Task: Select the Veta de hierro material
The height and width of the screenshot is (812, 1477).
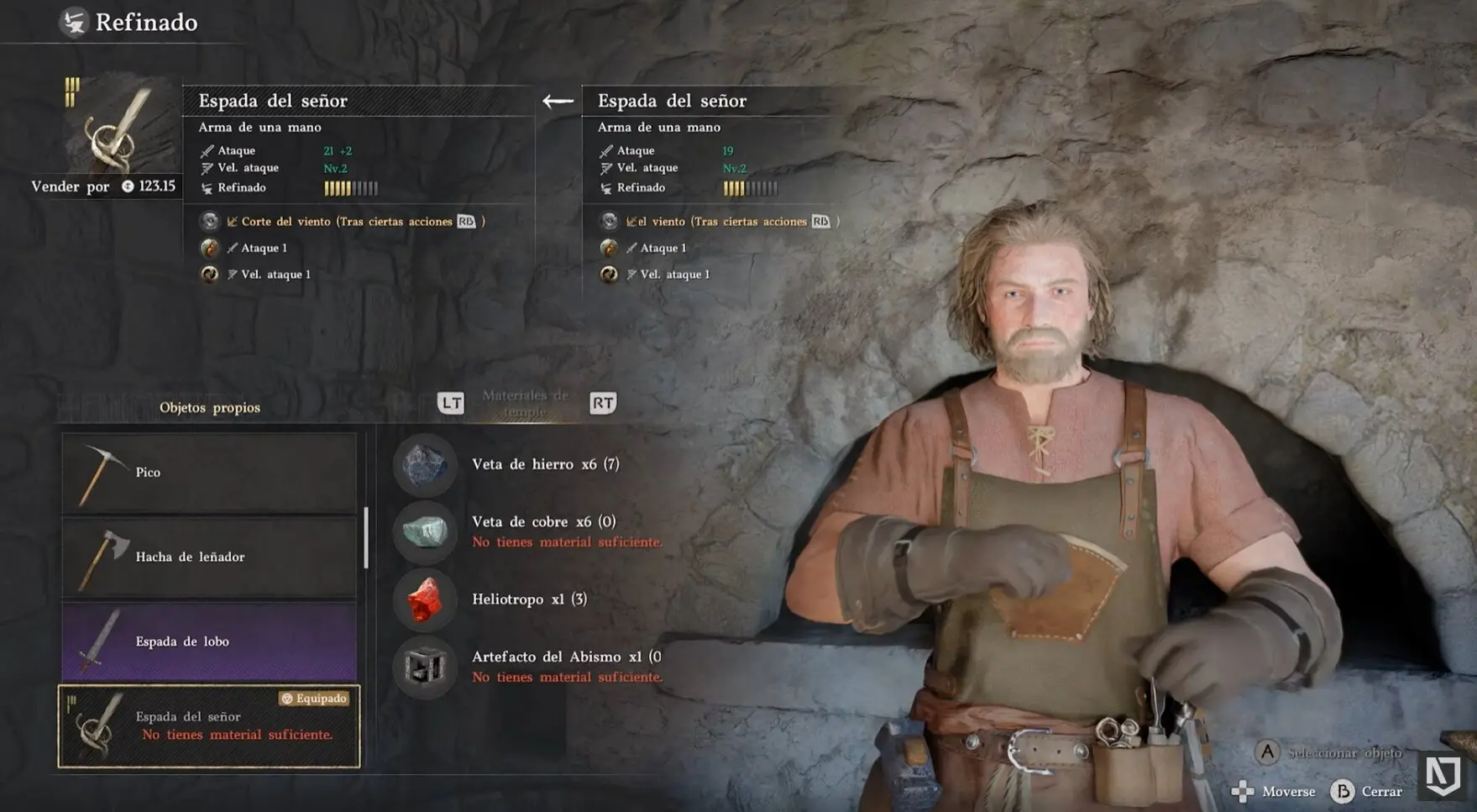Action: coord(545,464)
